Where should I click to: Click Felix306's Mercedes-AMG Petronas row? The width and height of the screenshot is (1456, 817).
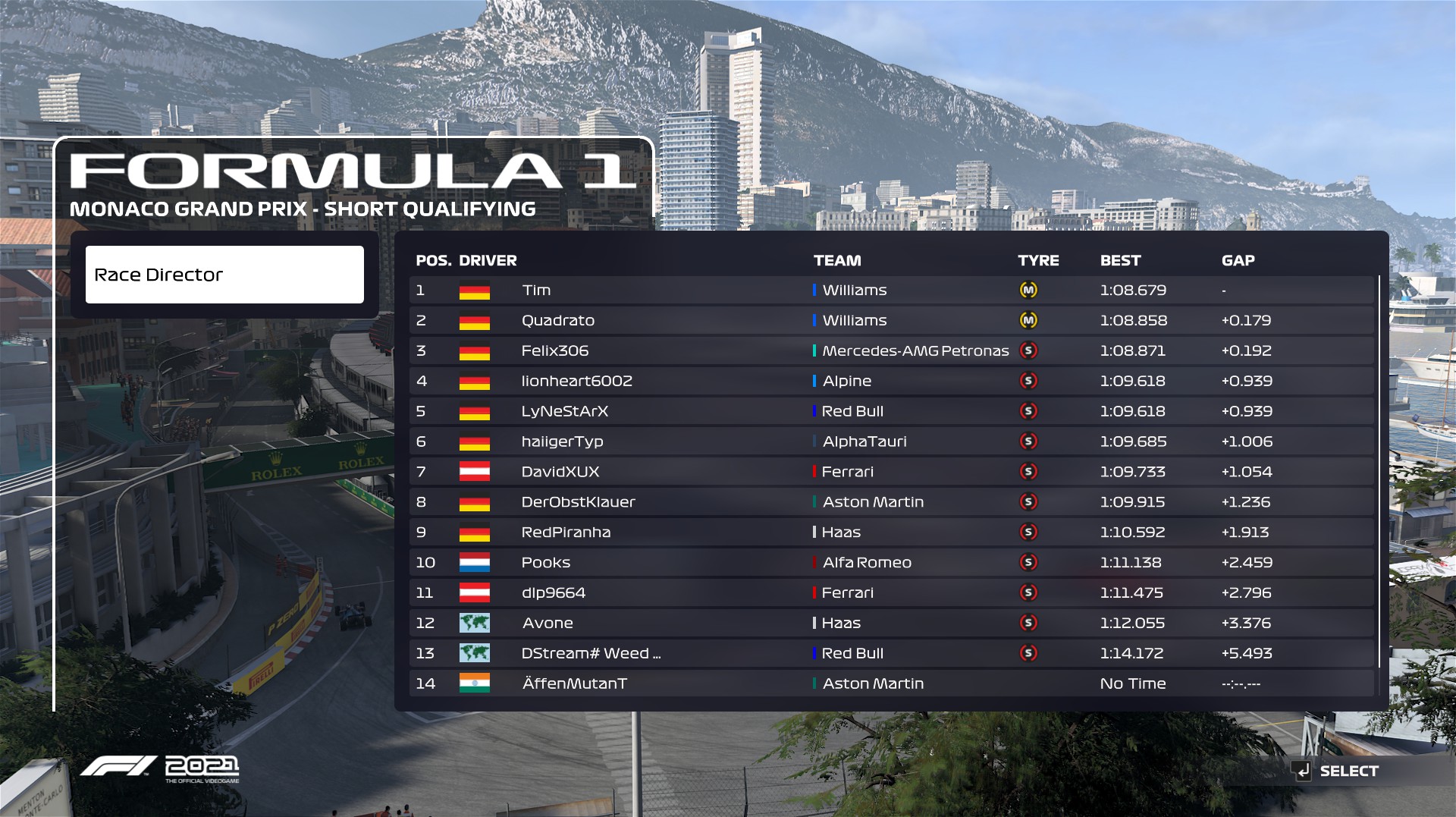pyautogui.click(x=891, y=351)
